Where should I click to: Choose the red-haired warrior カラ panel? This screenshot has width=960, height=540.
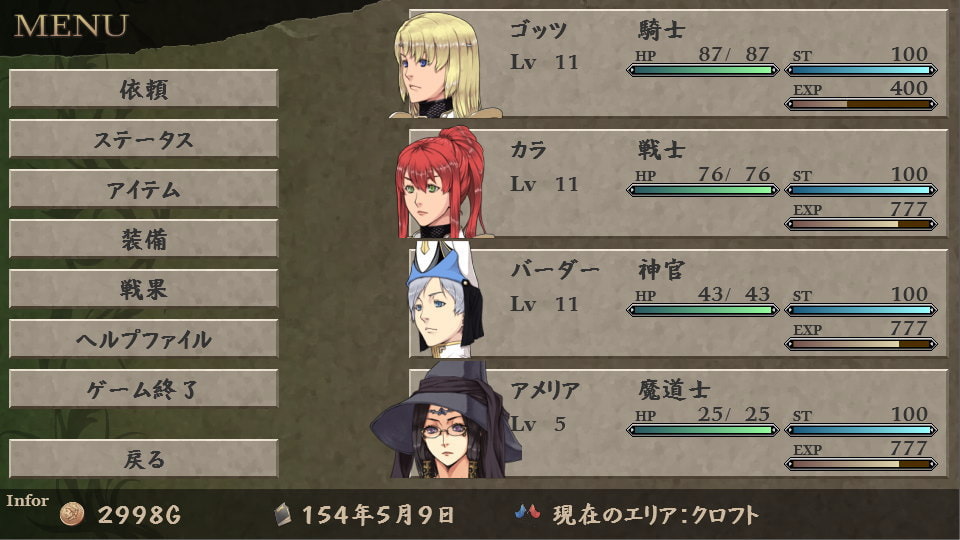[x=678, y=183]
